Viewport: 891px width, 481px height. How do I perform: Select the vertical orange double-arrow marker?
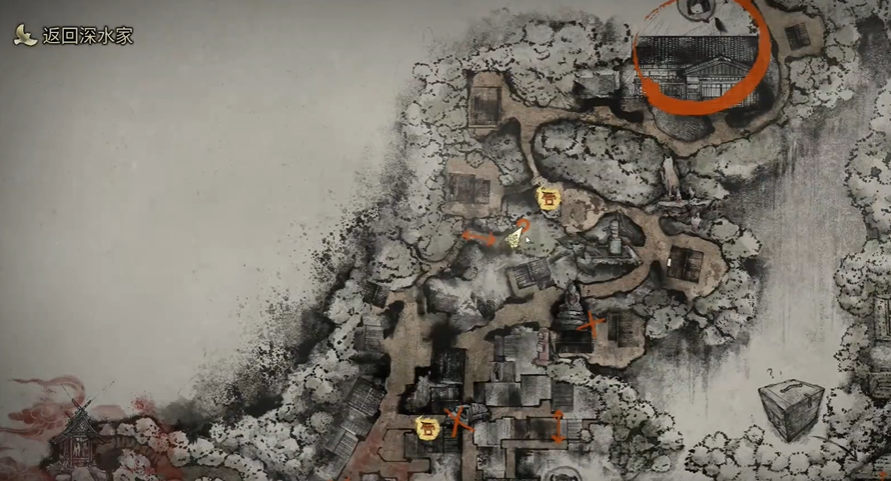coord(558,425)
